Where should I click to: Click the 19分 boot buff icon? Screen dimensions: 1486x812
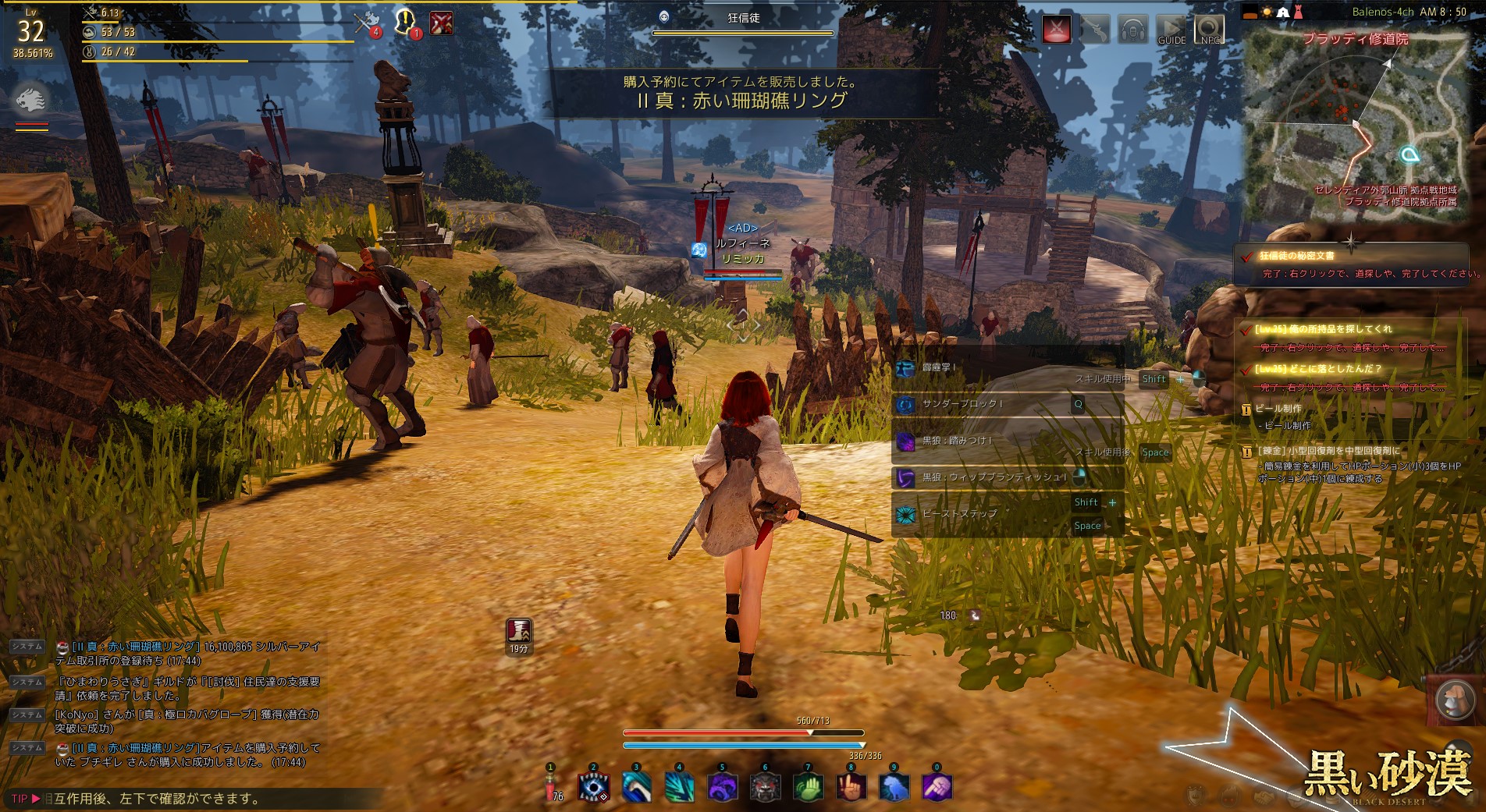(x=519, y=631)
